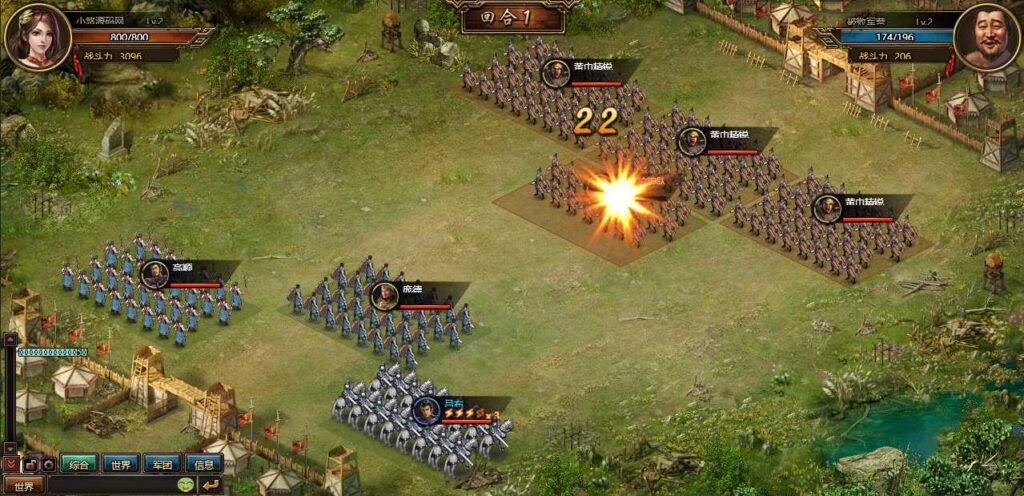The image size is (1024, 496).
Task: Show the 信息 chat tab
Action: [x=204, y=464]
